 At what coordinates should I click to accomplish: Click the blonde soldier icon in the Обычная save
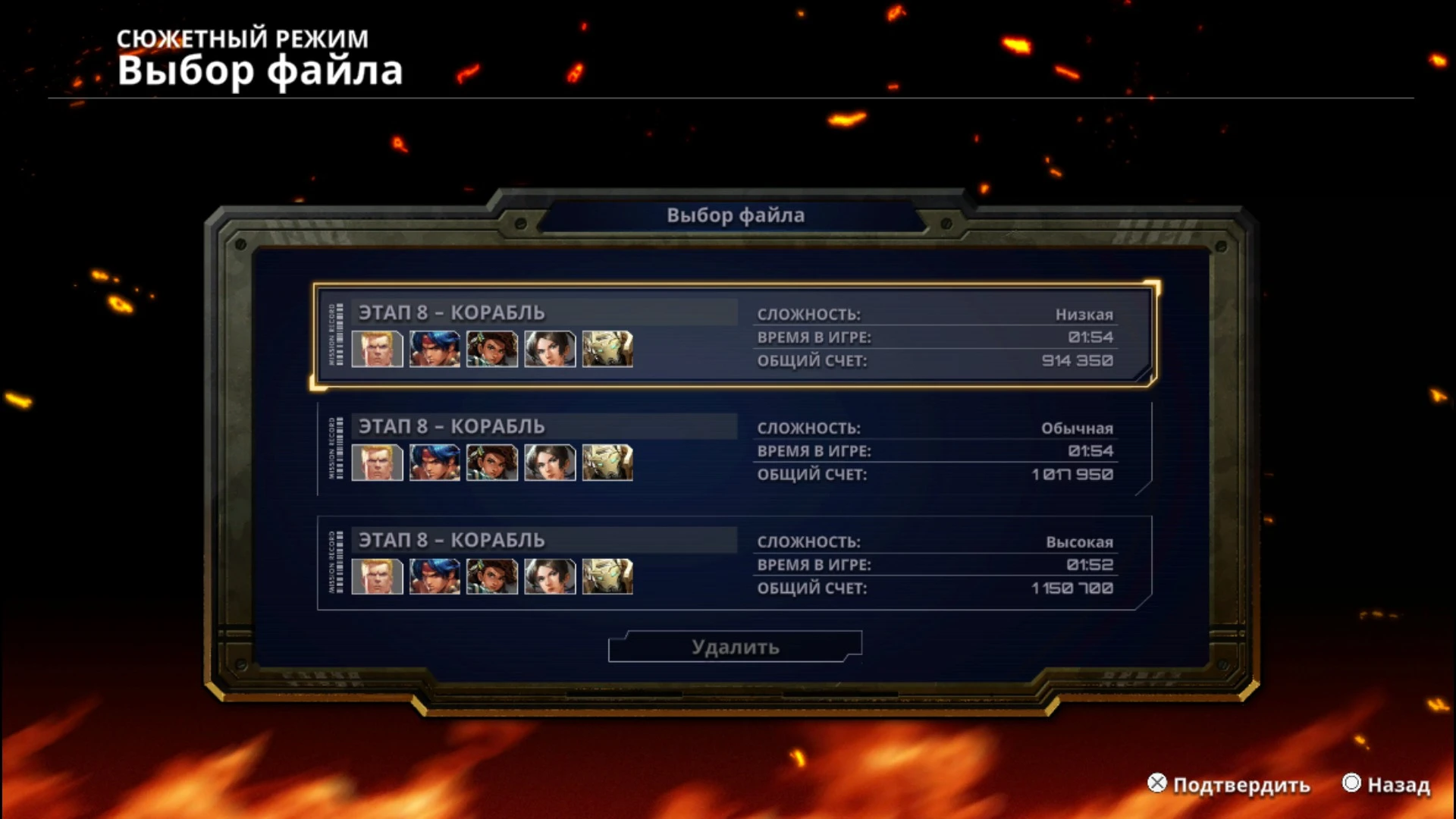point(377,463)
